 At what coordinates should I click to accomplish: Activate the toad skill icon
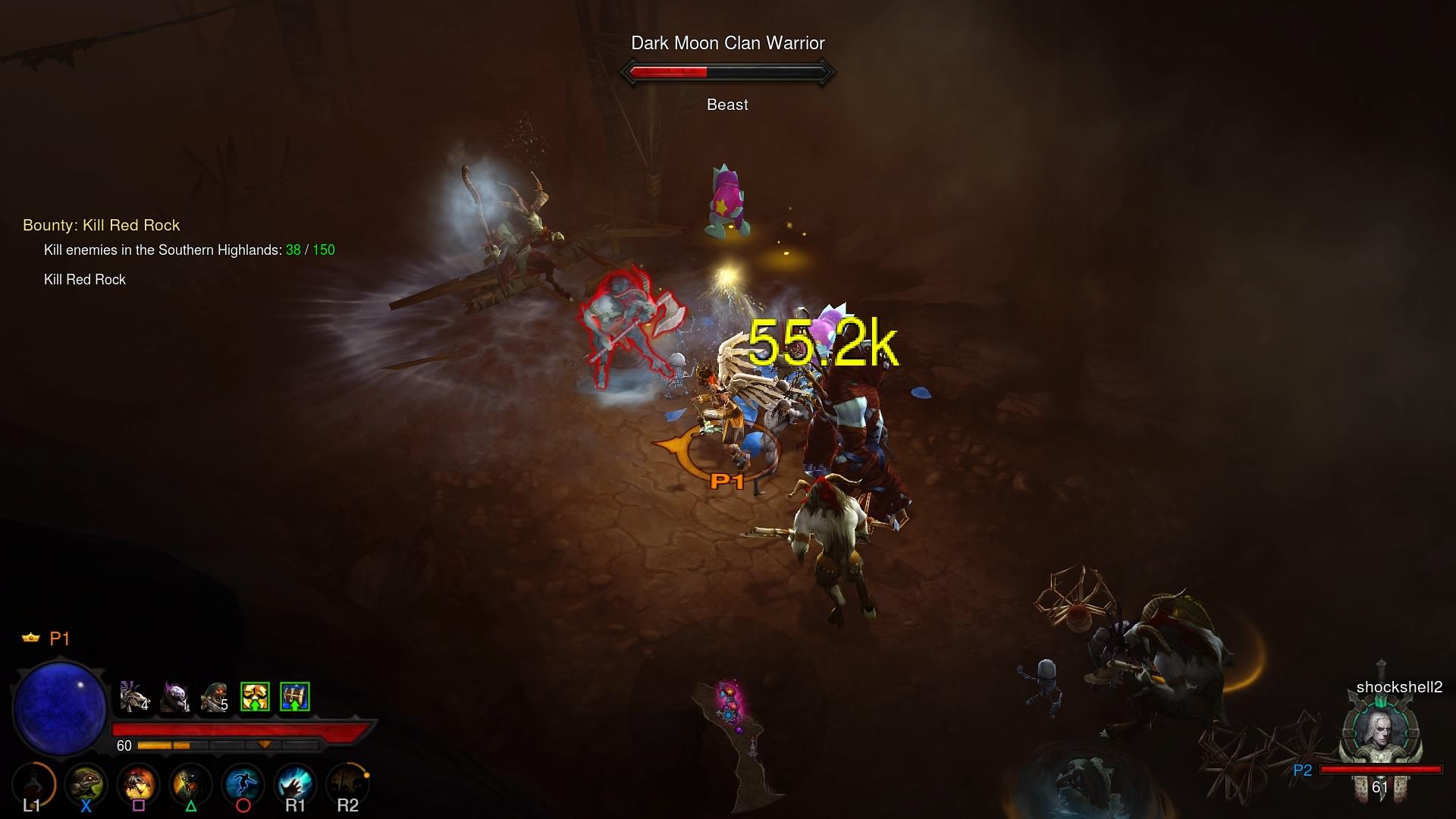[x=85, y=784]
